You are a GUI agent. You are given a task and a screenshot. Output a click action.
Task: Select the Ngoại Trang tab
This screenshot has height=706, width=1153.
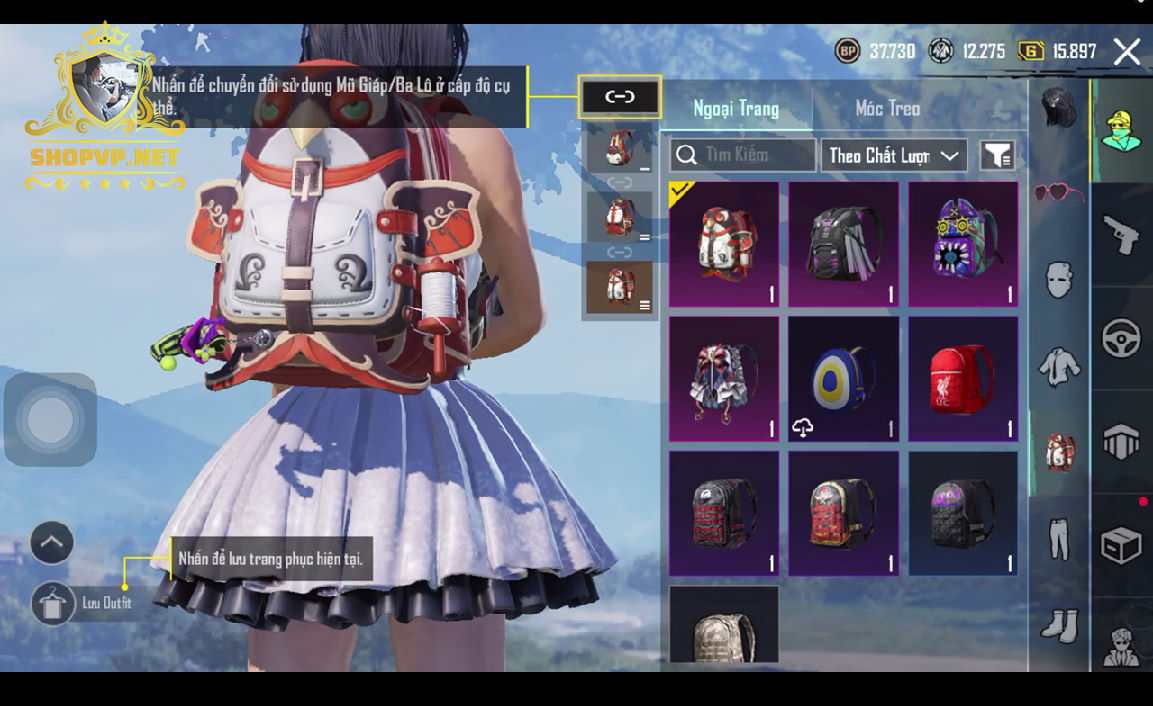point(736,108)
